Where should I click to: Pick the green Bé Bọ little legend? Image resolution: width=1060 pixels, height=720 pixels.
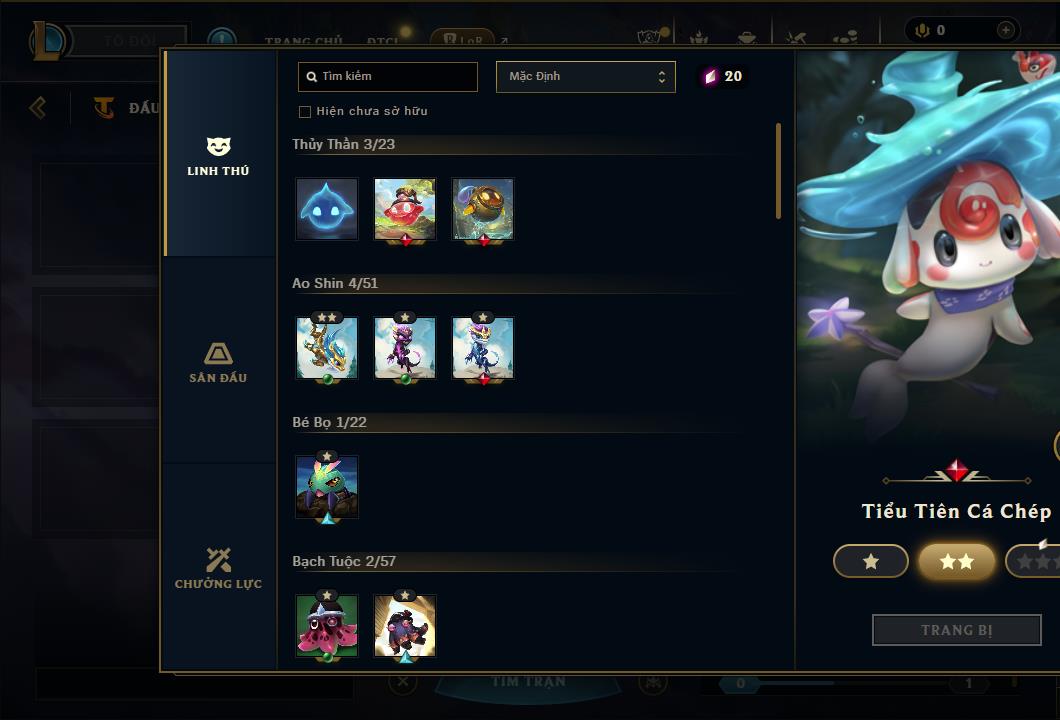[x=327, y=487]
